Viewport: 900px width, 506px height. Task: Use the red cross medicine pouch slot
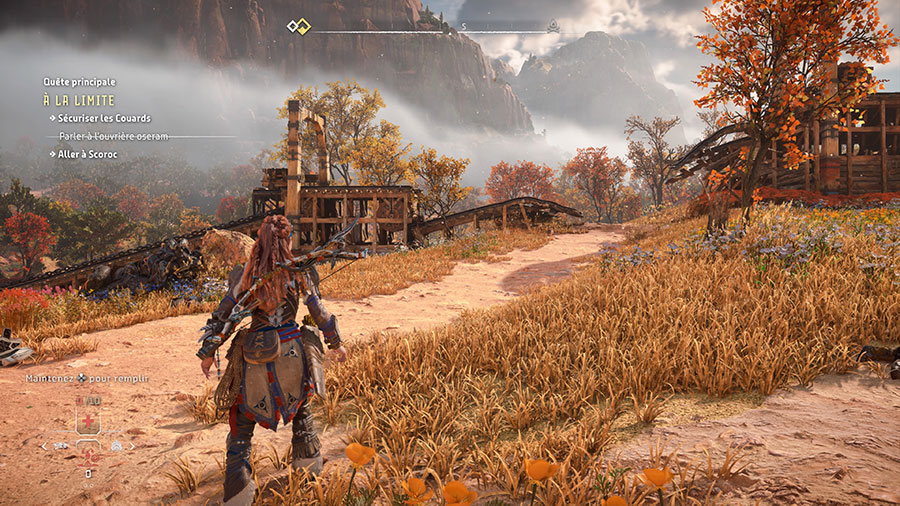coord(88,422)
